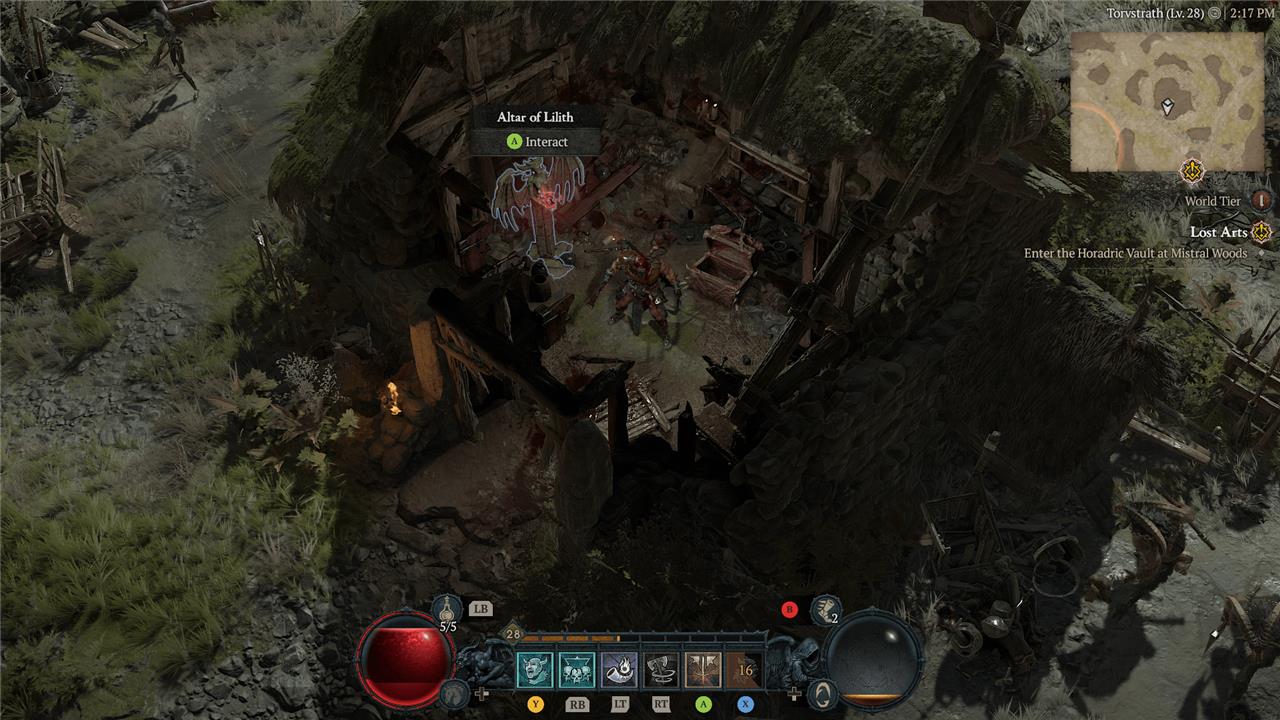
Task: Click the evade boot icon
Action: tap(824, 610)
